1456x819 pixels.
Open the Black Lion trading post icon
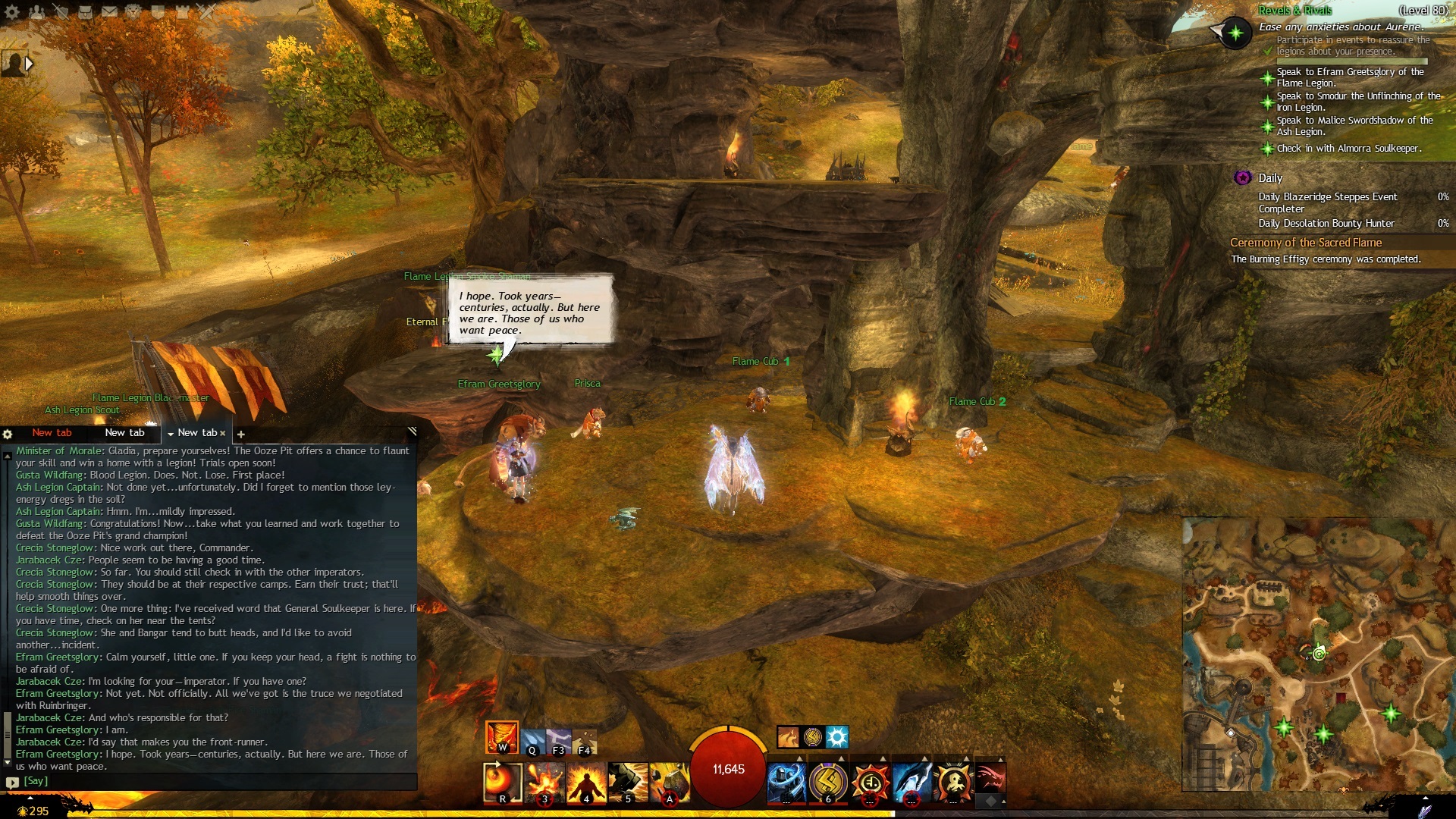tap(133, 11)
